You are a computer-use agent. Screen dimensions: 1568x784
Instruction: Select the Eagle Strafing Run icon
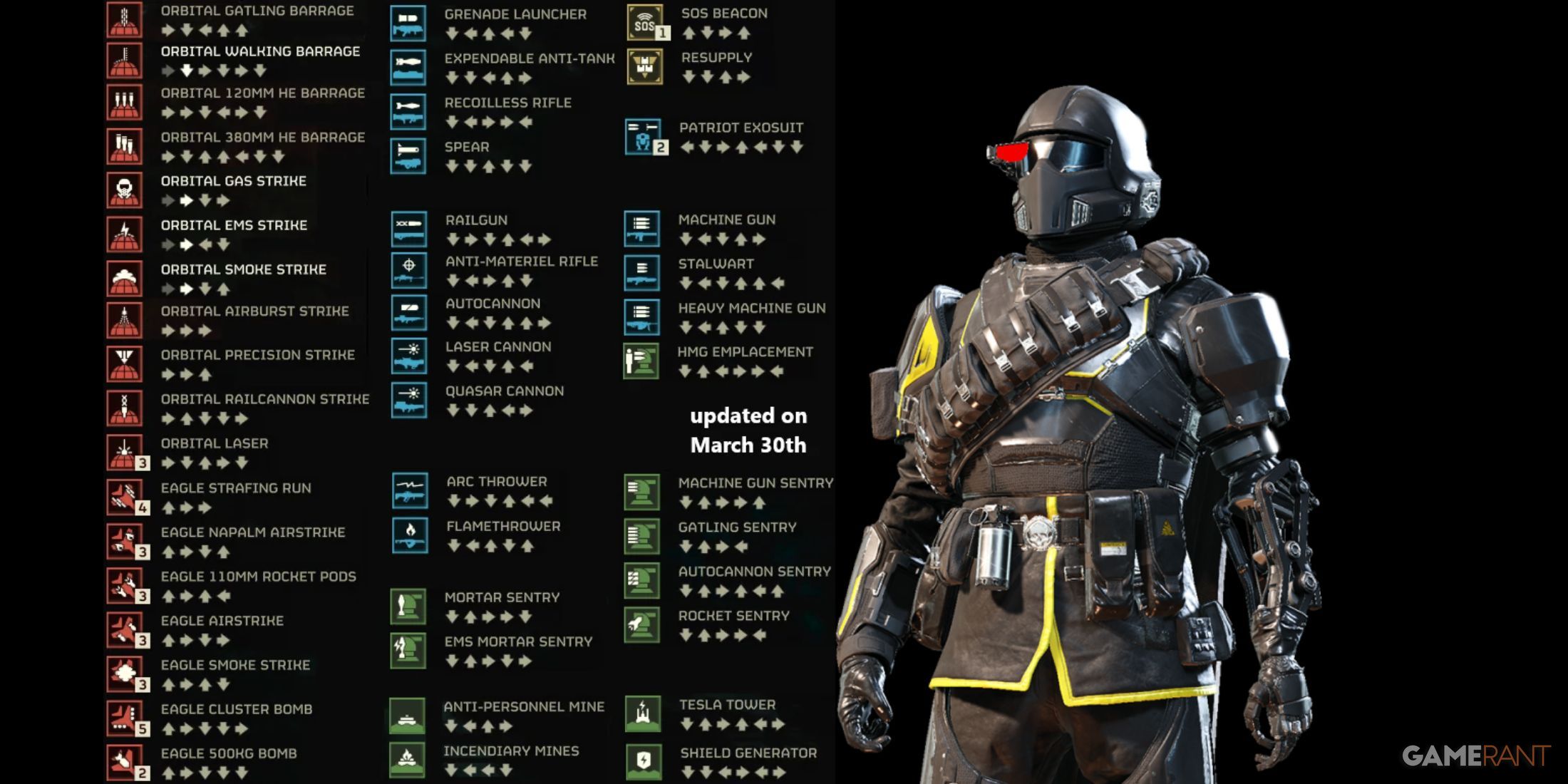pos(124,497)
